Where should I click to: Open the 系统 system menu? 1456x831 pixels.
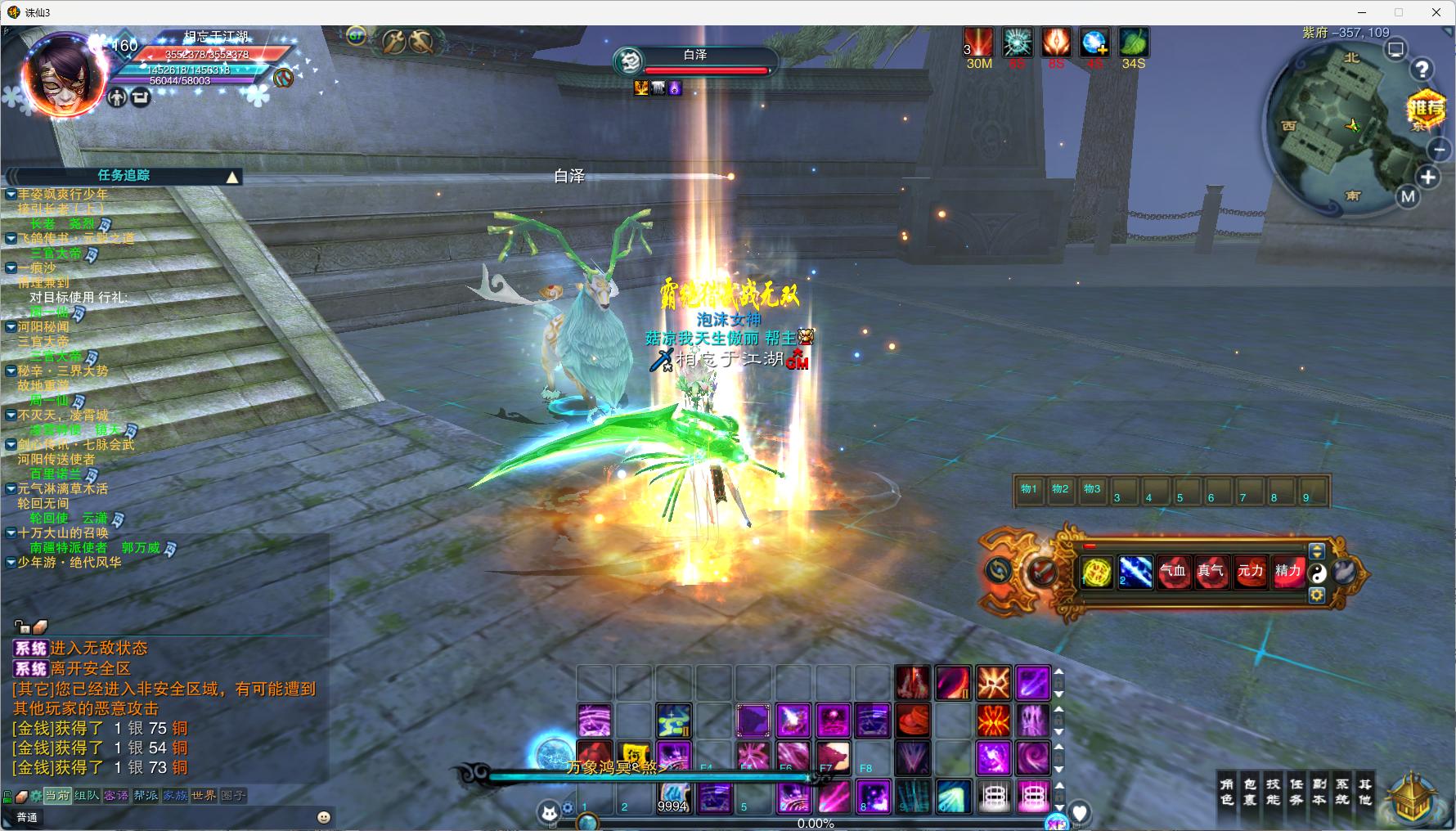pos(1342,791)
